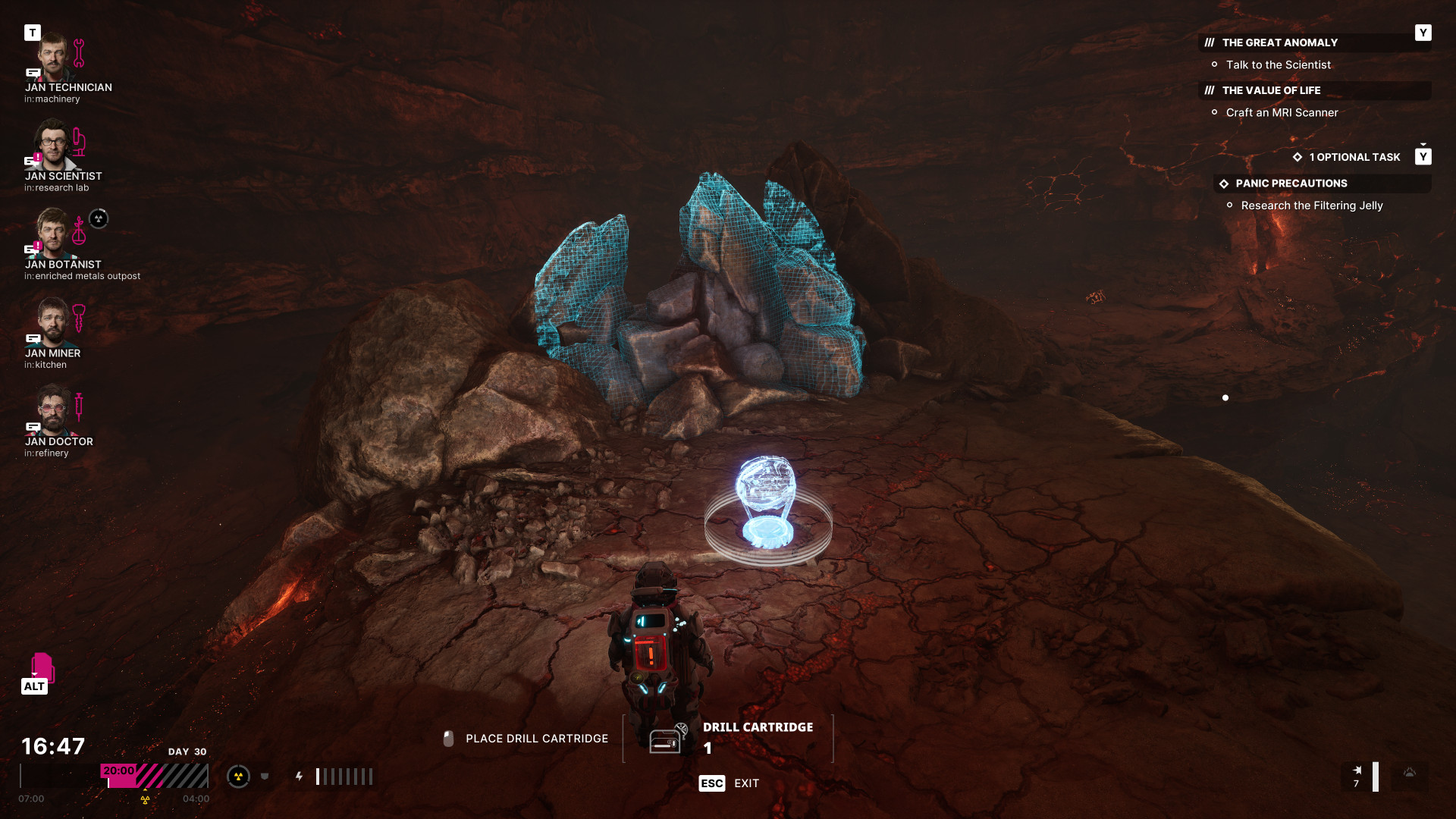The height and width of the screenshot is (819, 1456).
Task: Click the shield icon beside radiation
Action: pos(265,777)
